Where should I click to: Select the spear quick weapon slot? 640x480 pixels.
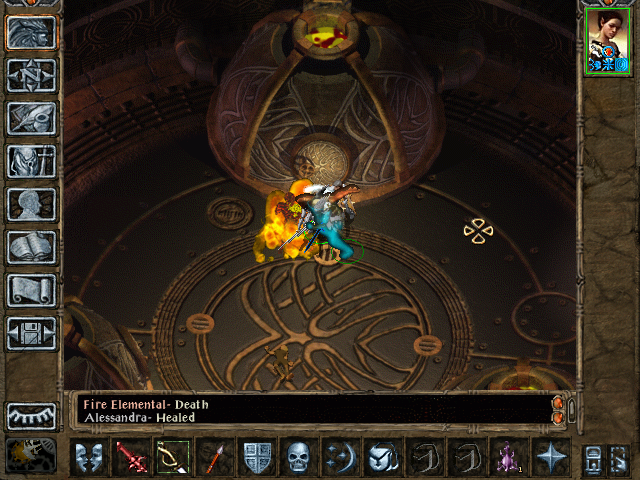[212, 457]
